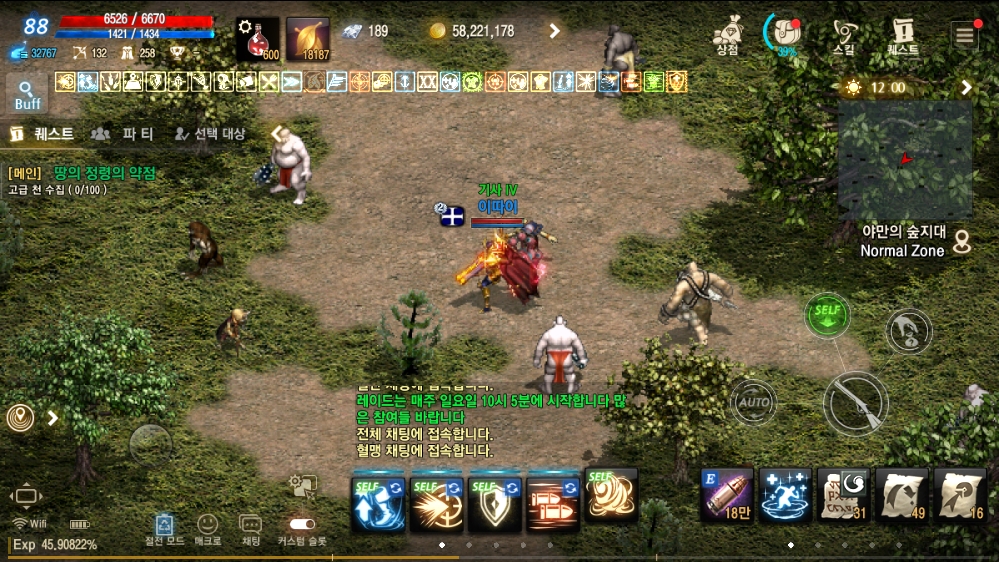Use the bullet item slot marked 18만
The width and height of the screenshot is (999, 562).
[727, 494]
